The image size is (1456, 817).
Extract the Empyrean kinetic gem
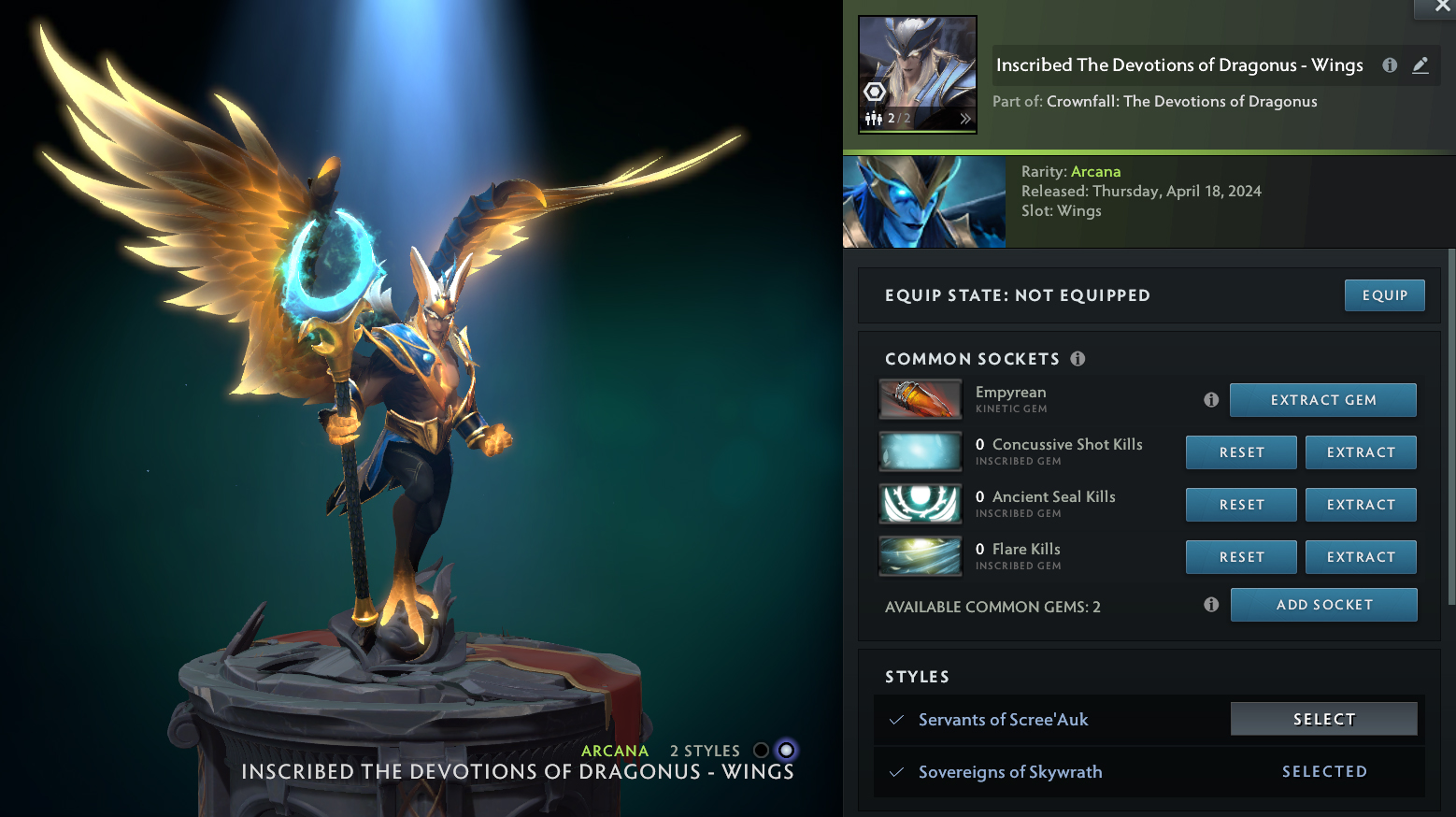tap(1322, 400)
